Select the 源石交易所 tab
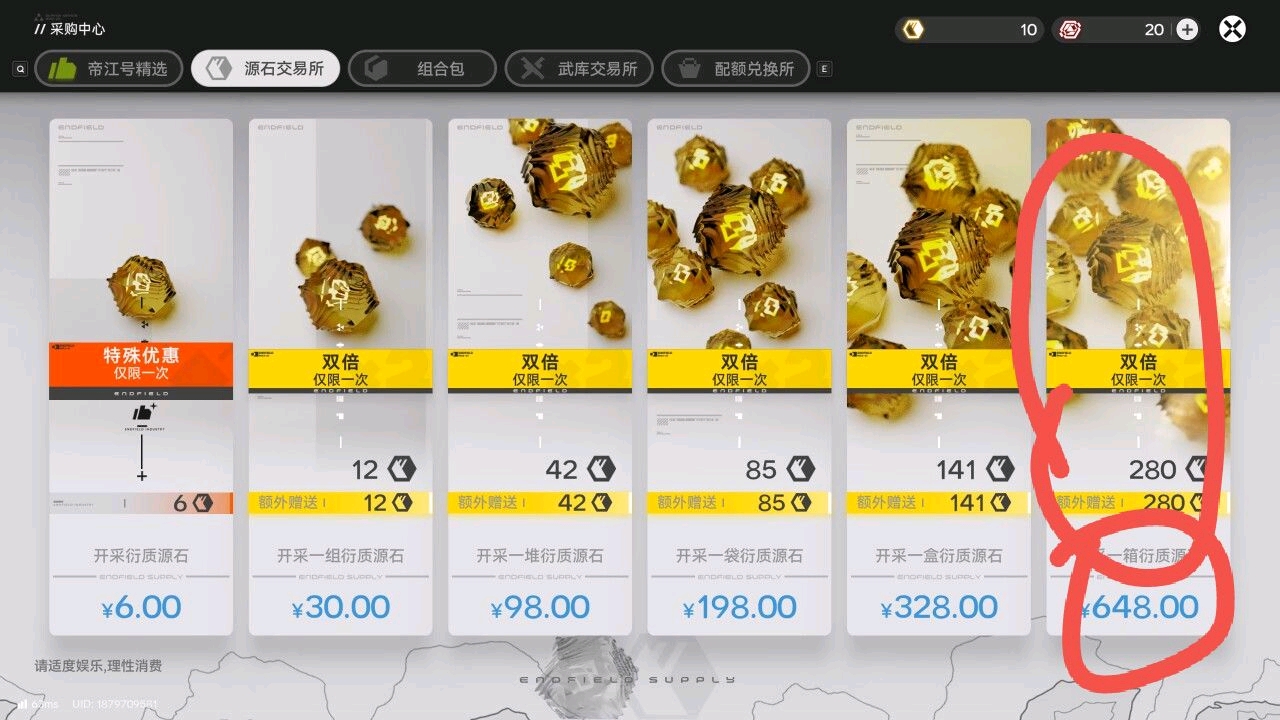The height and width of the screenshot is (720, 1280). point(265,69)
